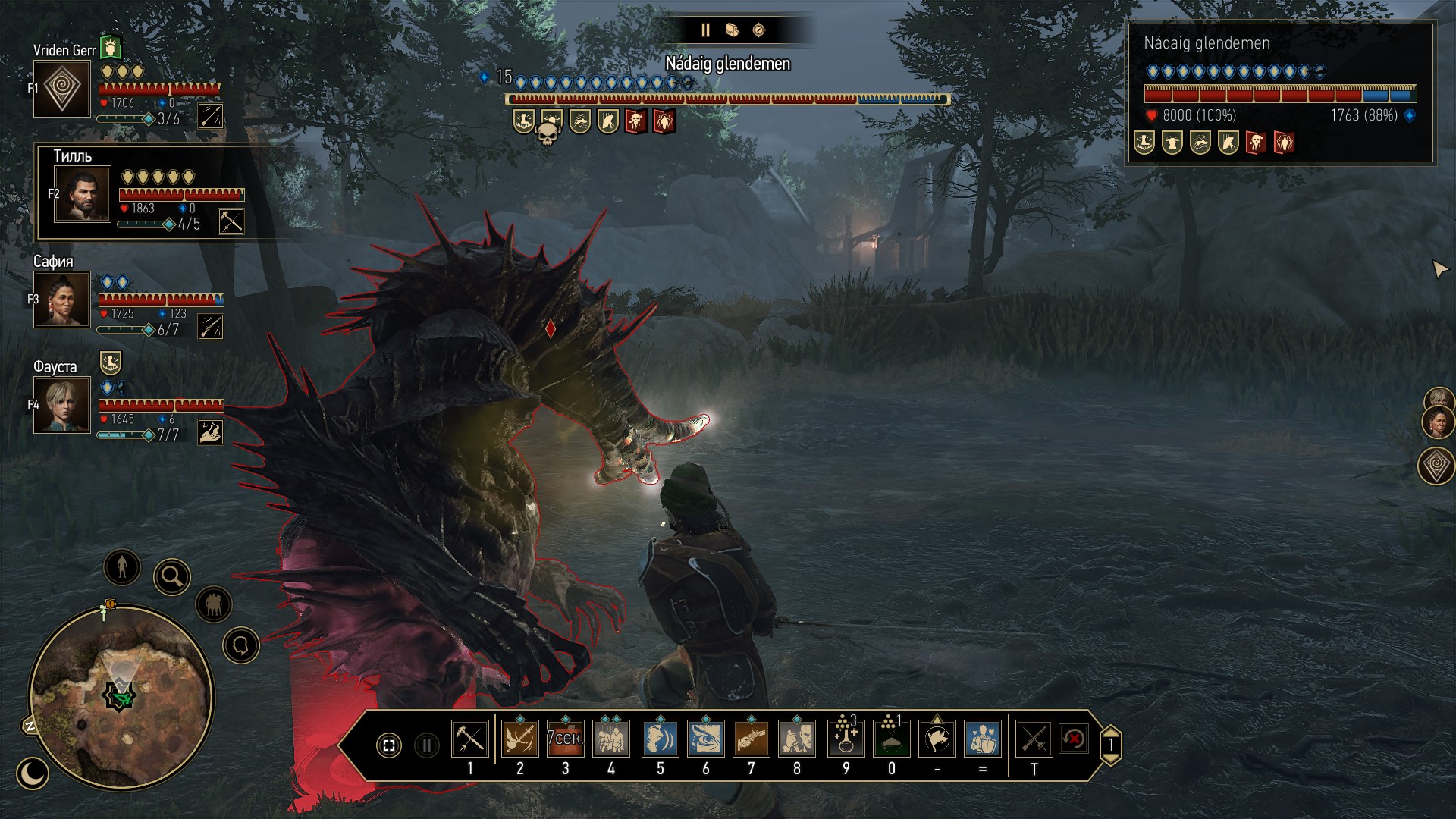Fire the pistol ability in slot 7
This screenshot has width=1456, height=819.
(x=752, y=739)
